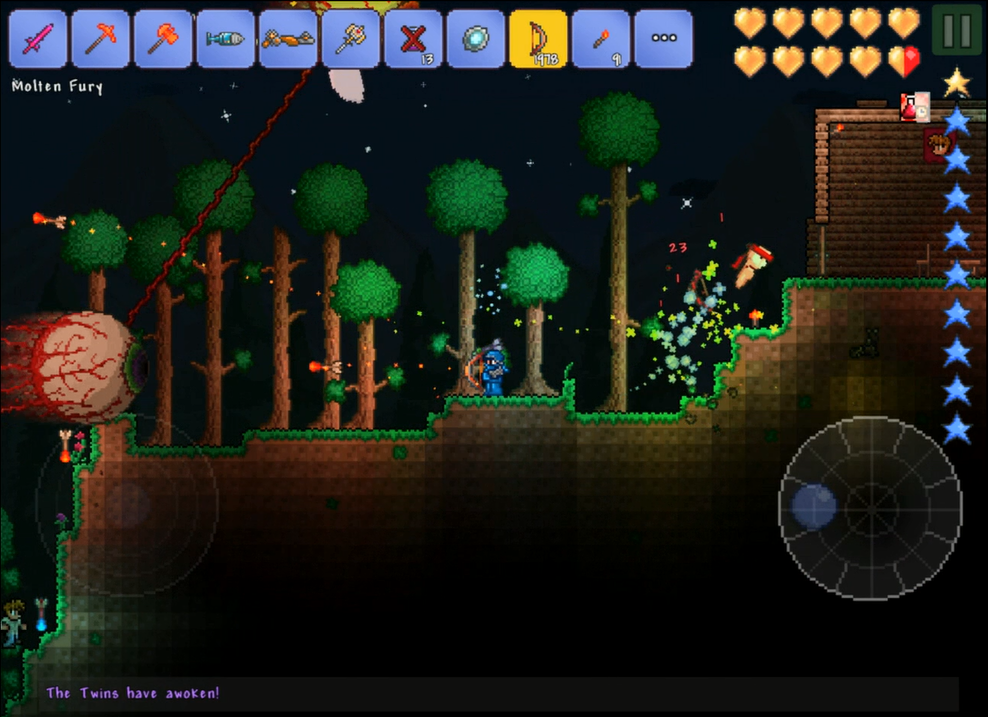Pause the game with the pause button
Image resolution: width=988 pixels, height=717 pixels.
pos(956,31)
